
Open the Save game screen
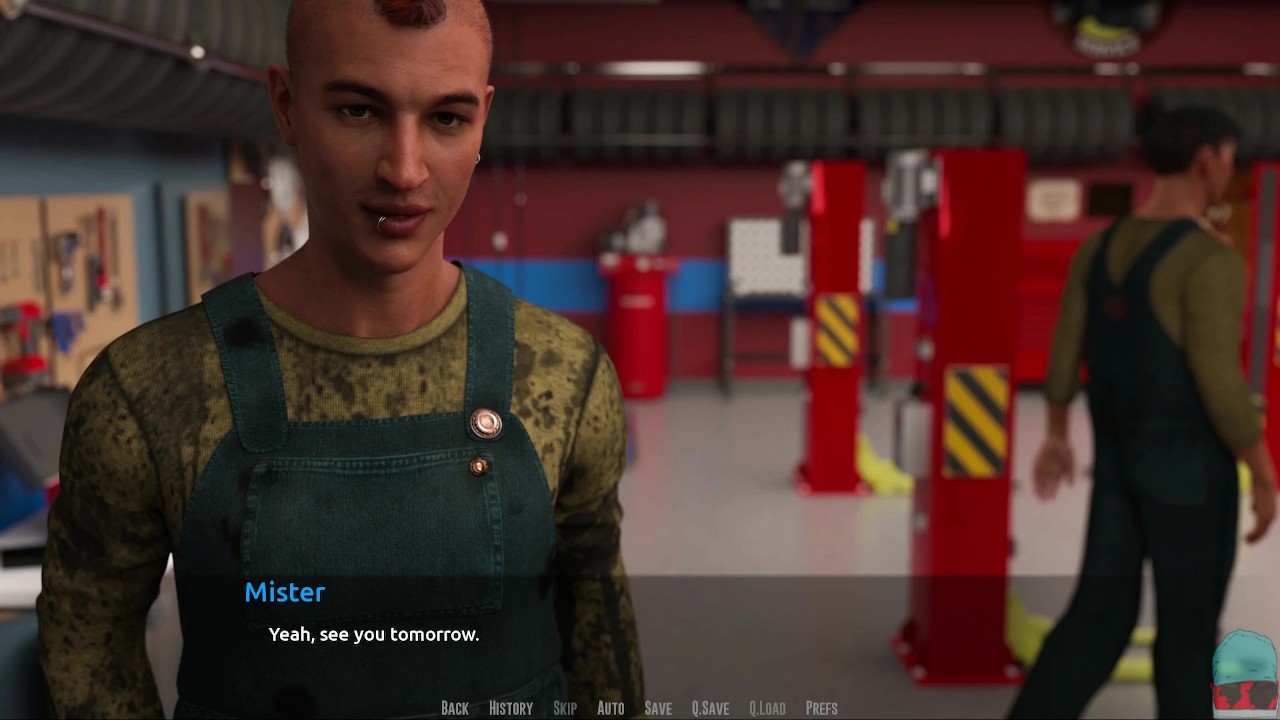coord(658,708)
